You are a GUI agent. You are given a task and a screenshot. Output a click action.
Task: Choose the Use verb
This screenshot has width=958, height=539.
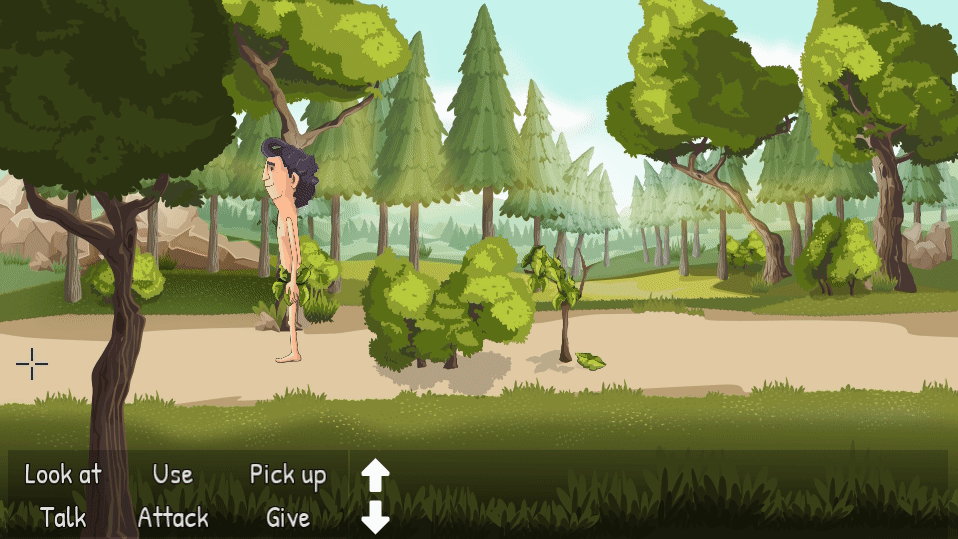173,474
